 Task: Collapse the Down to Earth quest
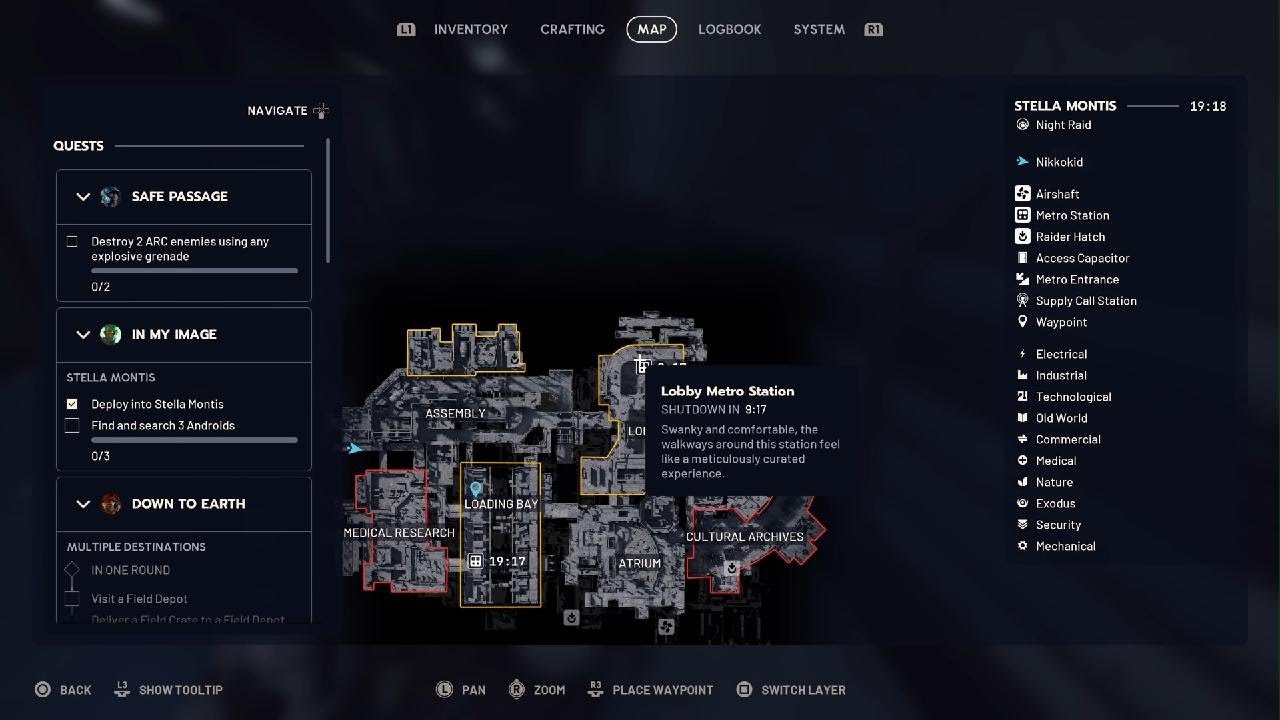tap(83, 504)
